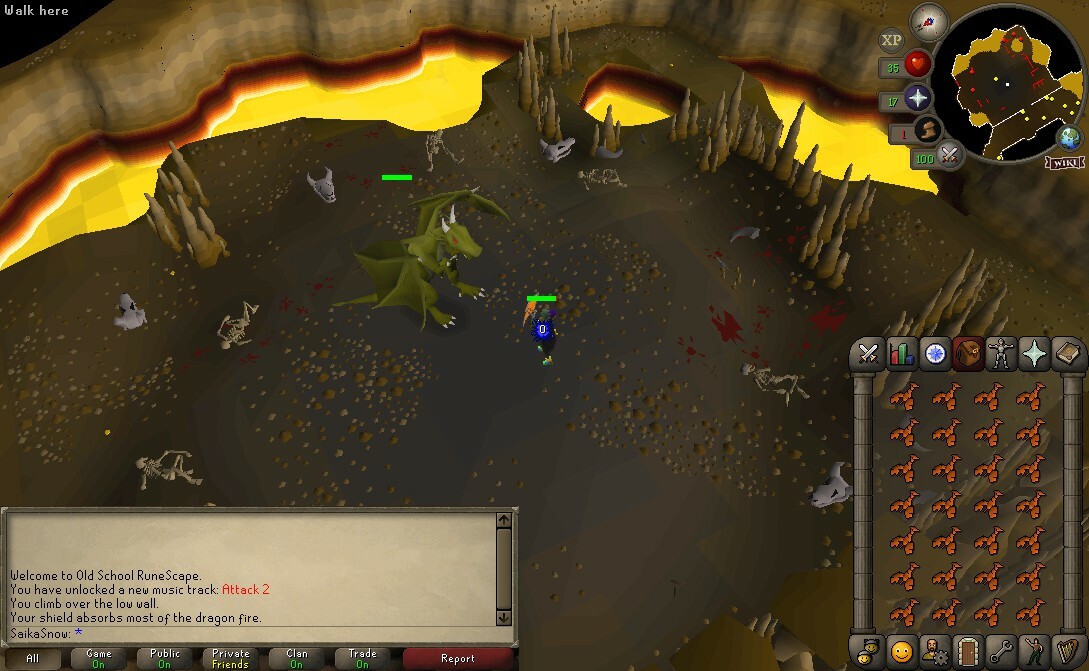Click the compass to face north
1089x671 pixels.
click(929, 20)
